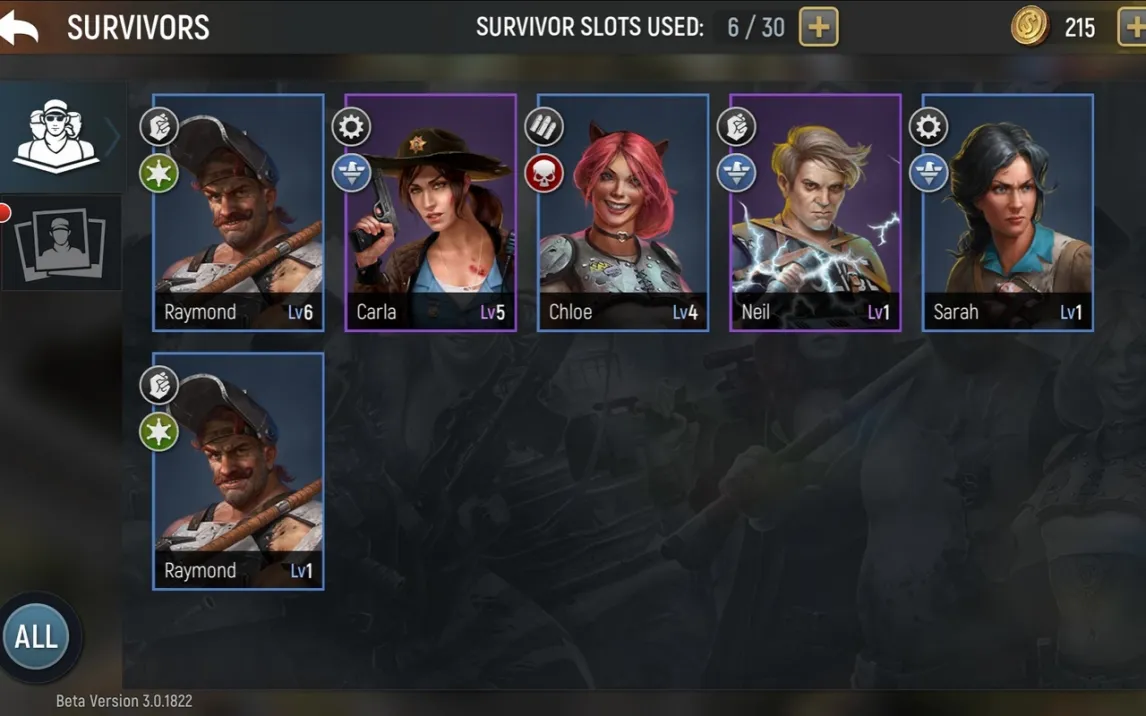Screen dimensions: 1146x716
Task: Open the survivor photo cards tab
Action: [x=60, y=243]
